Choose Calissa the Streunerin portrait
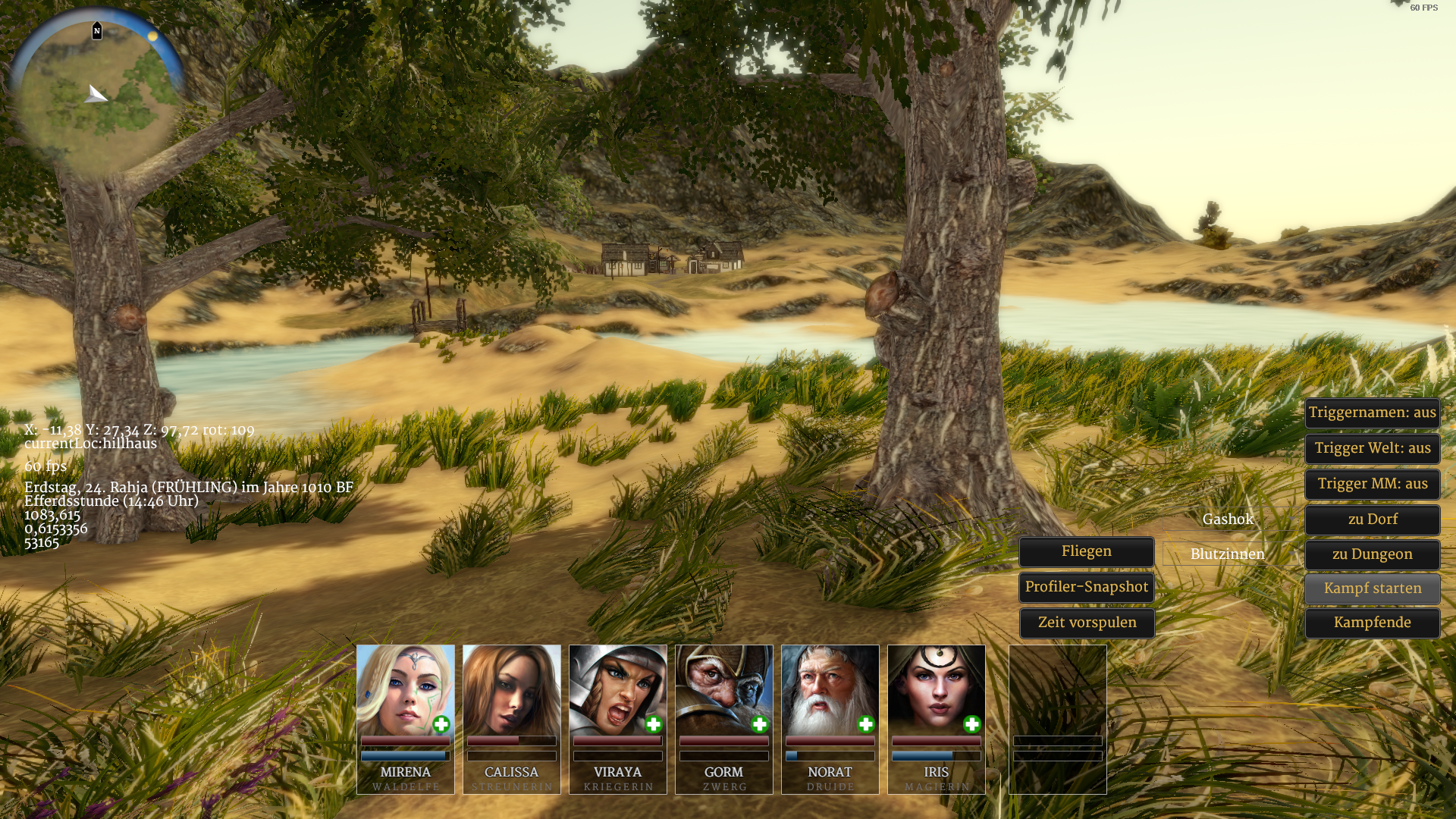This screenshot has width=1456, height=819. click(x=511, y=689)
